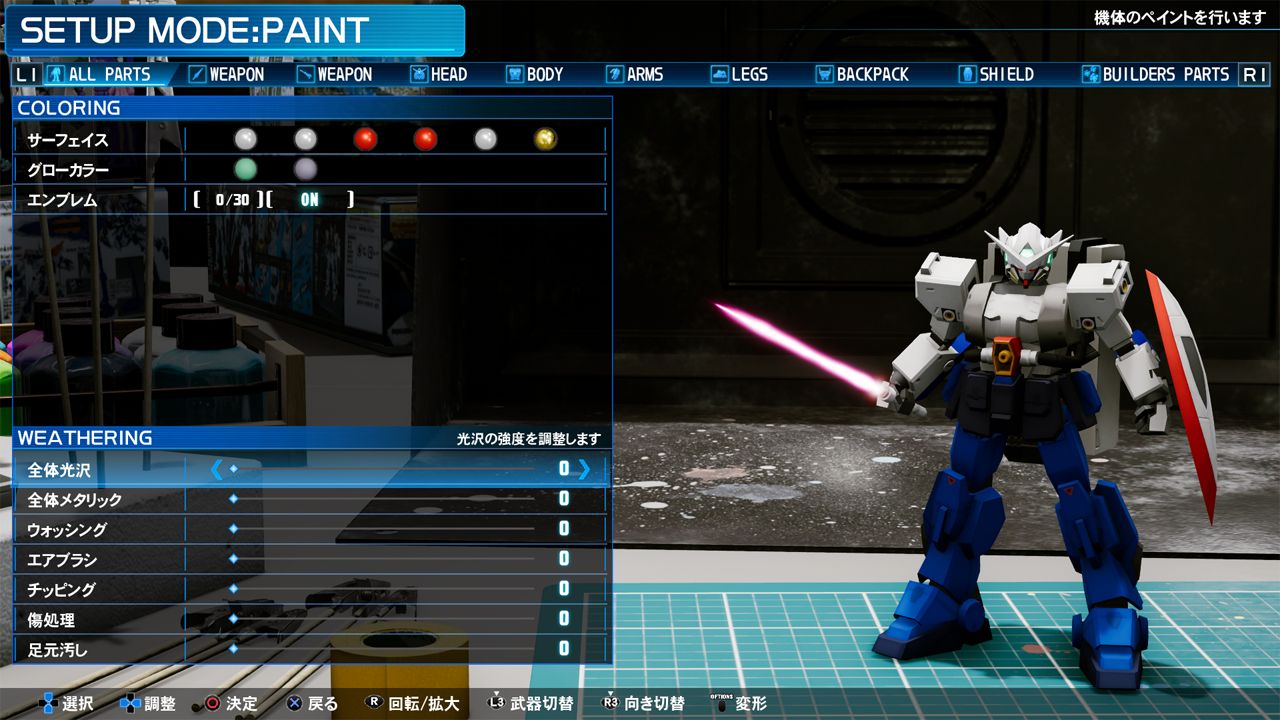Select the LEGS parts icon
This screenshot has width=1280, height=720.
coord(720,73)
